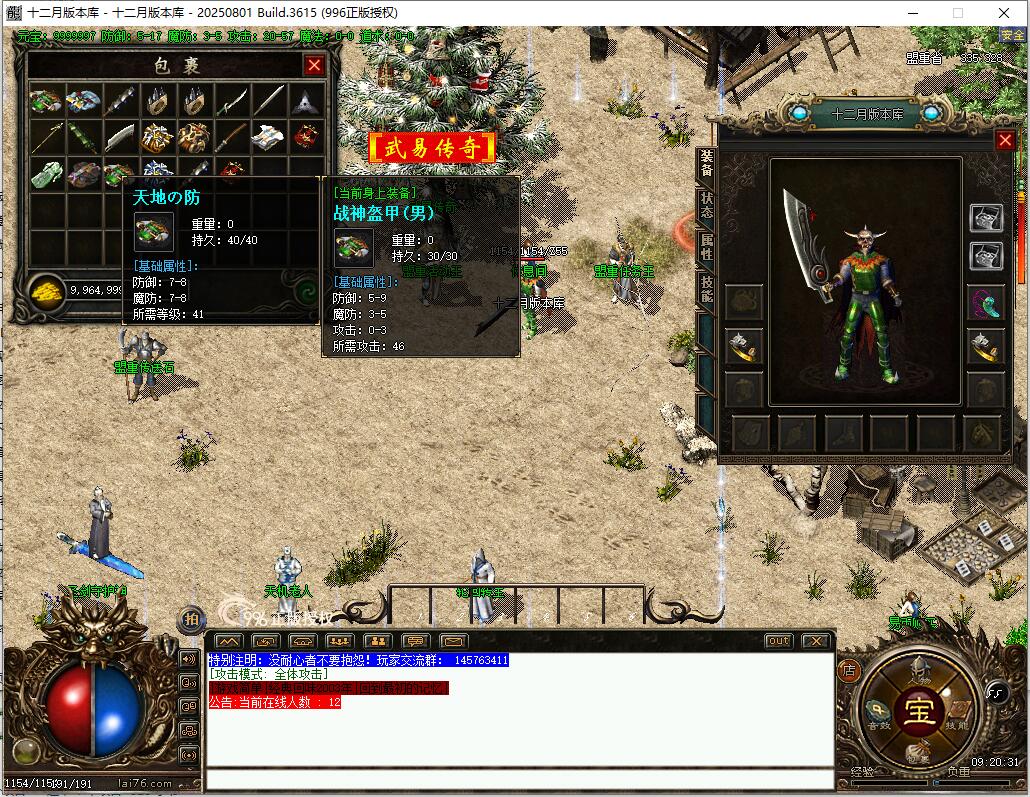
Task: Pick the white scroll item in the bag
Action: click(x=268, y=137)
